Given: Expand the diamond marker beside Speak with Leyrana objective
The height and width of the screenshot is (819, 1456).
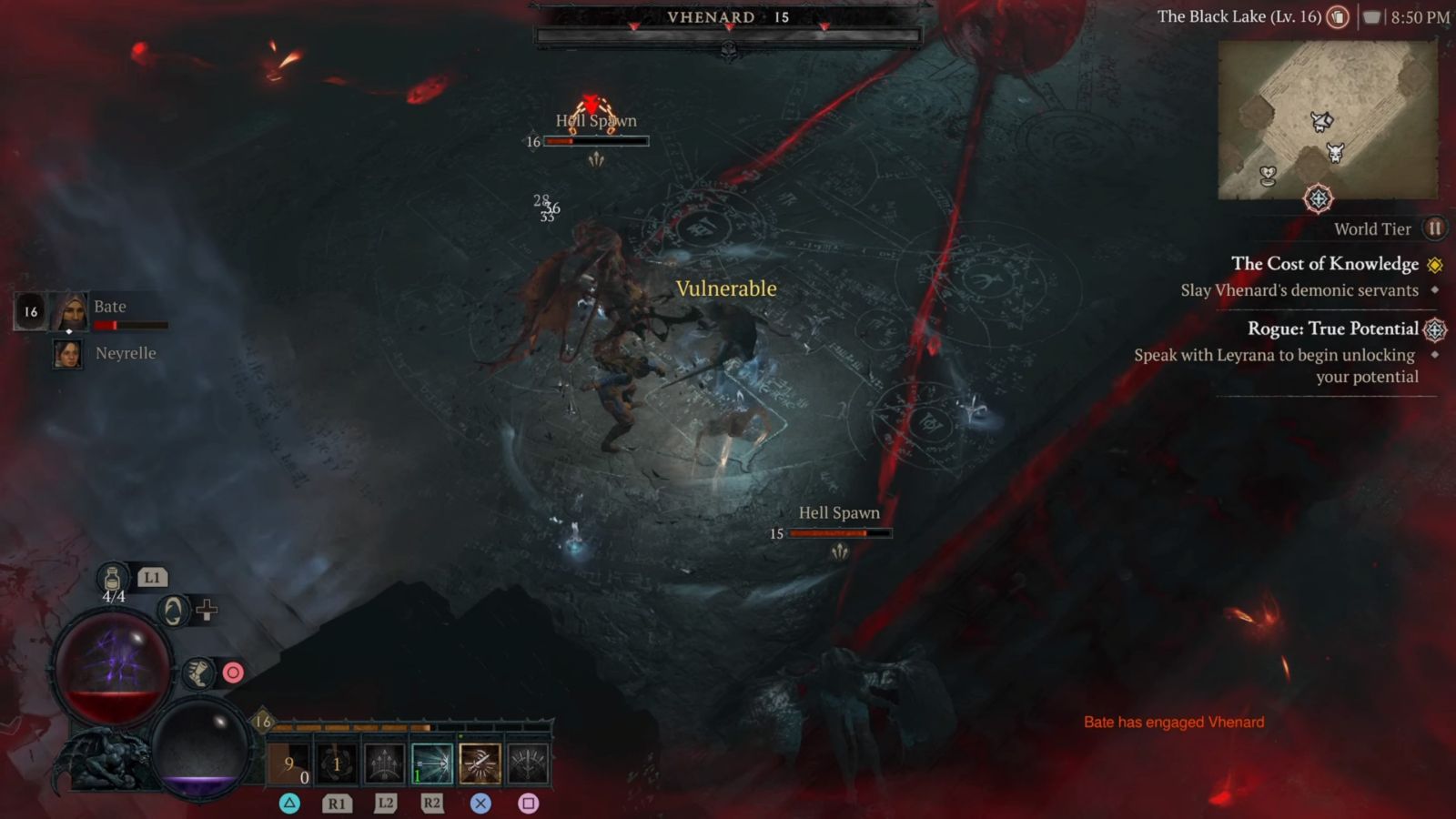Looking at the screenshot, I should [1436, 355].
